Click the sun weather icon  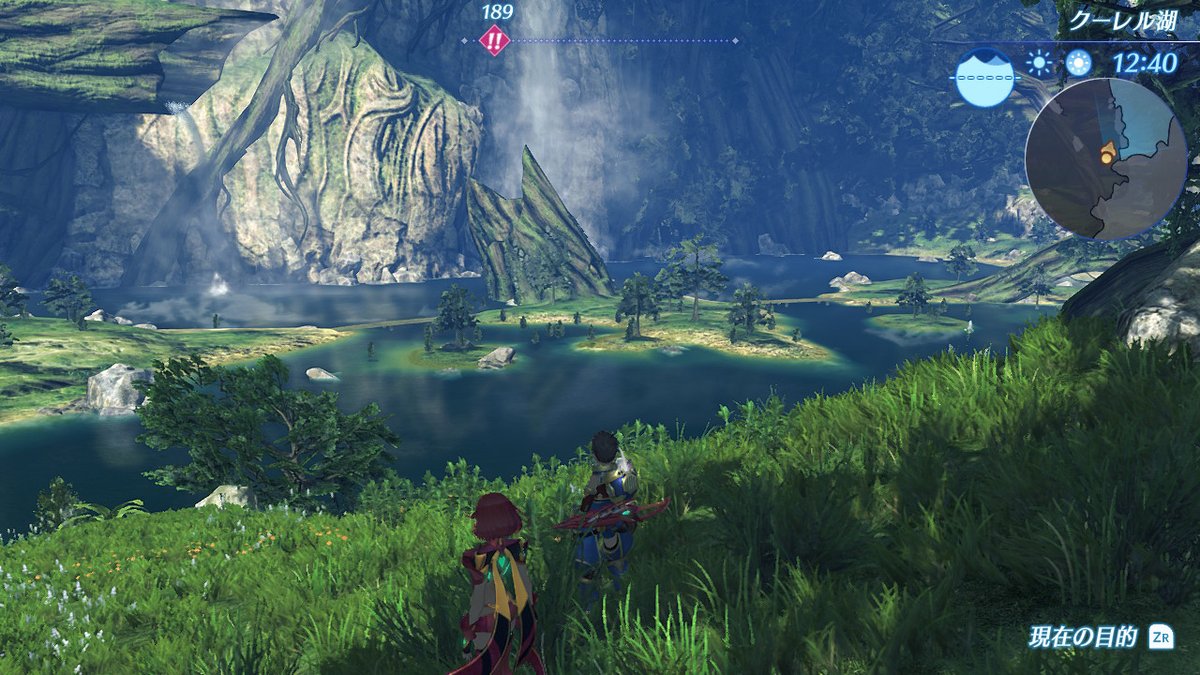pyautogui.click(x=1040, y=64)
